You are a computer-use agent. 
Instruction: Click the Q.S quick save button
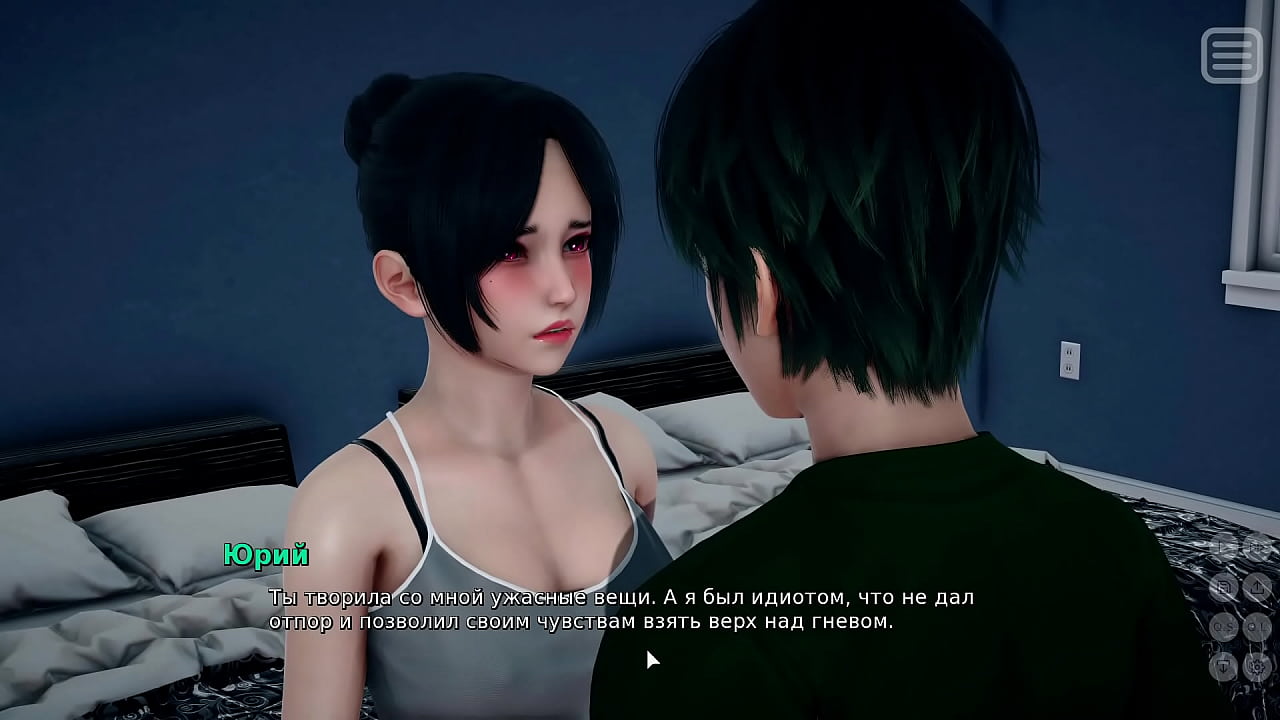point(1224,627)
